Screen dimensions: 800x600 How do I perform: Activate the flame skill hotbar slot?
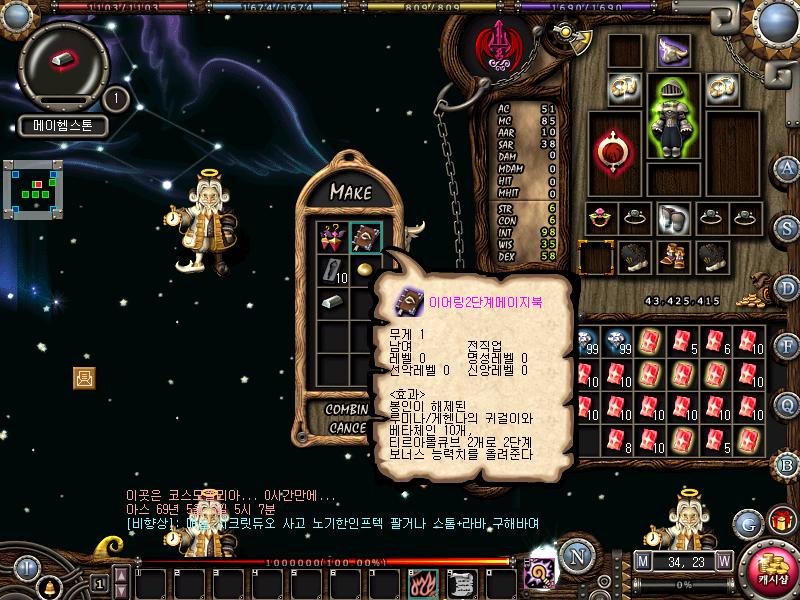(421, 582)
